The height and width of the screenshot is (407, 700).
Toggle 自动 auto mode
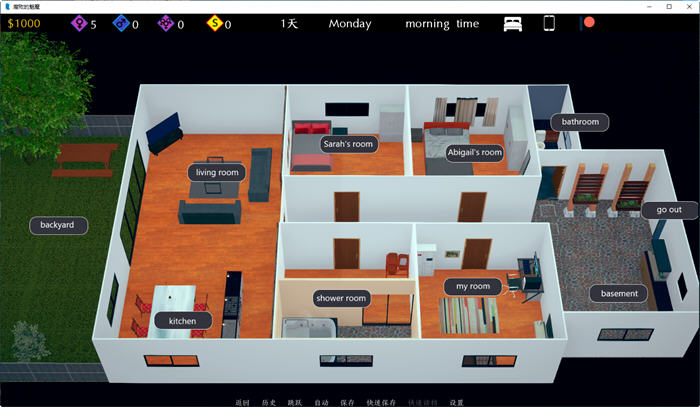coord(321,402)
